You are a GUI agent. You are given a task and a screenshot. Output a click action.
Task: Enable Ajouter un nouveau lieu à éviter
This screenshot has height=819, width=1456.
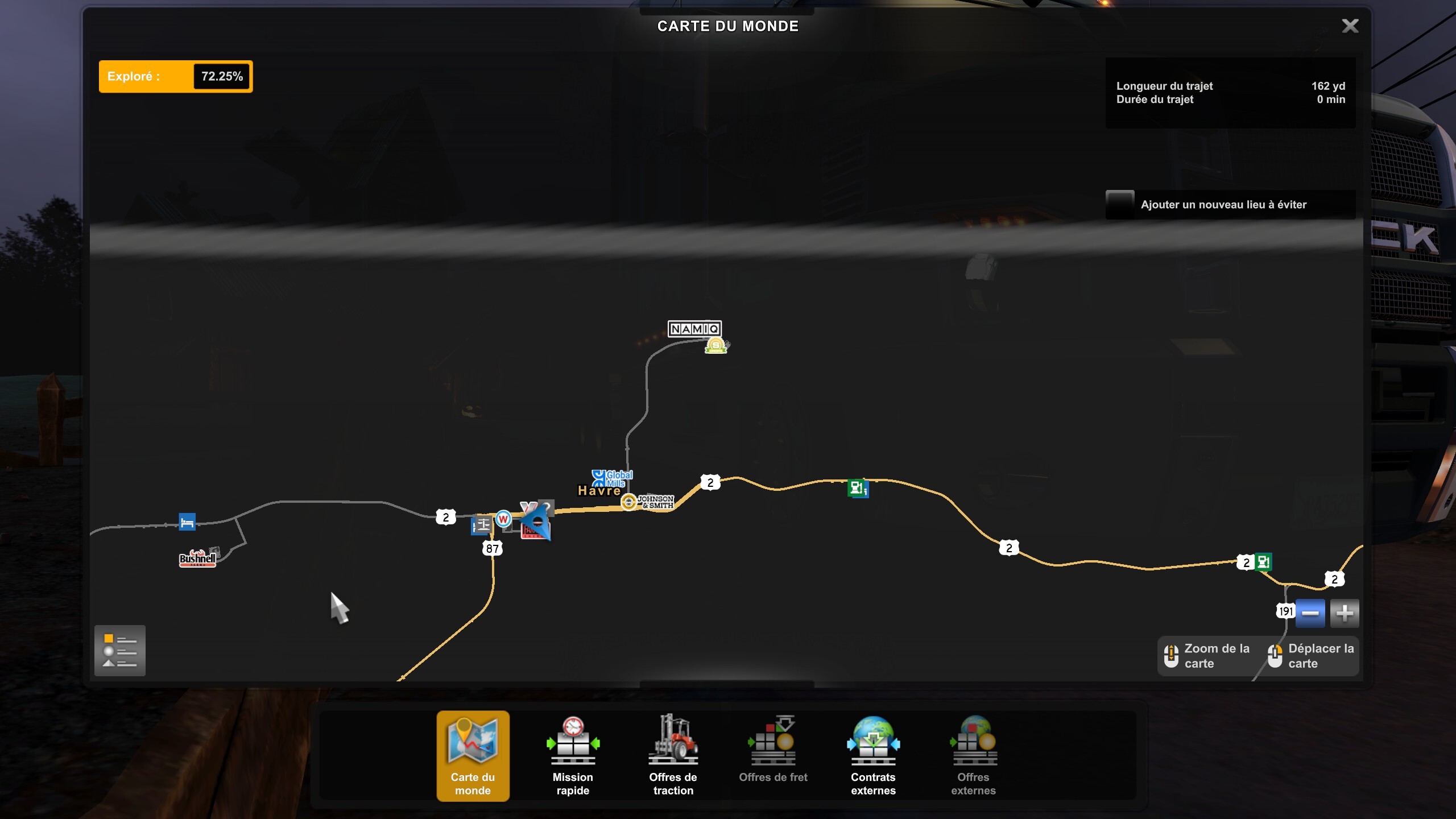pos(1120,204)
